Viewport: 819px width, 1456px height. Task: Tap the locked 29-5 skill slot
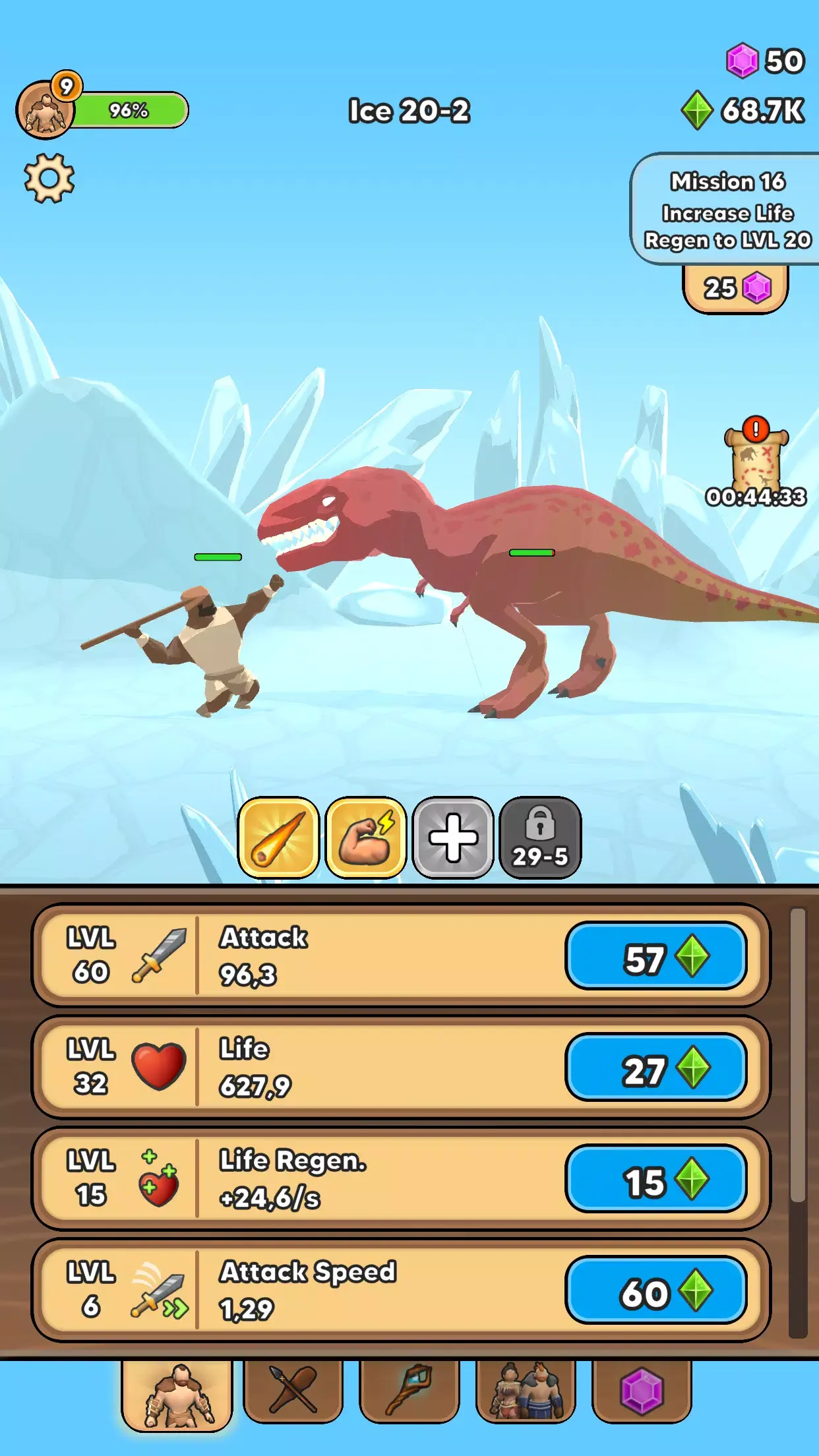(540, 837)
